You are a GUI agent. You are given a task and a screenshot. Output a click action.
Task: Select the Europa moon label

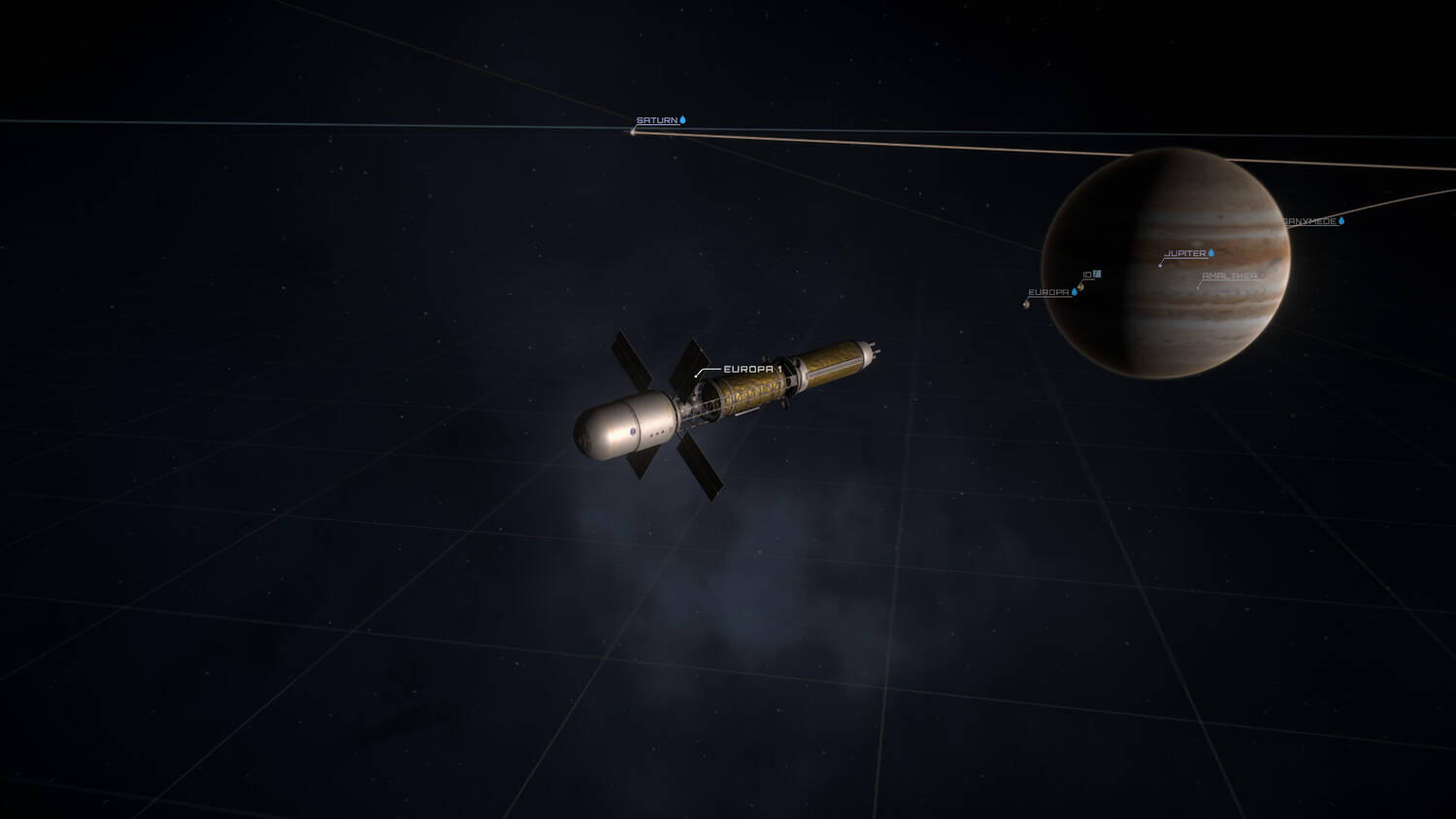[x=1048, y=292]
